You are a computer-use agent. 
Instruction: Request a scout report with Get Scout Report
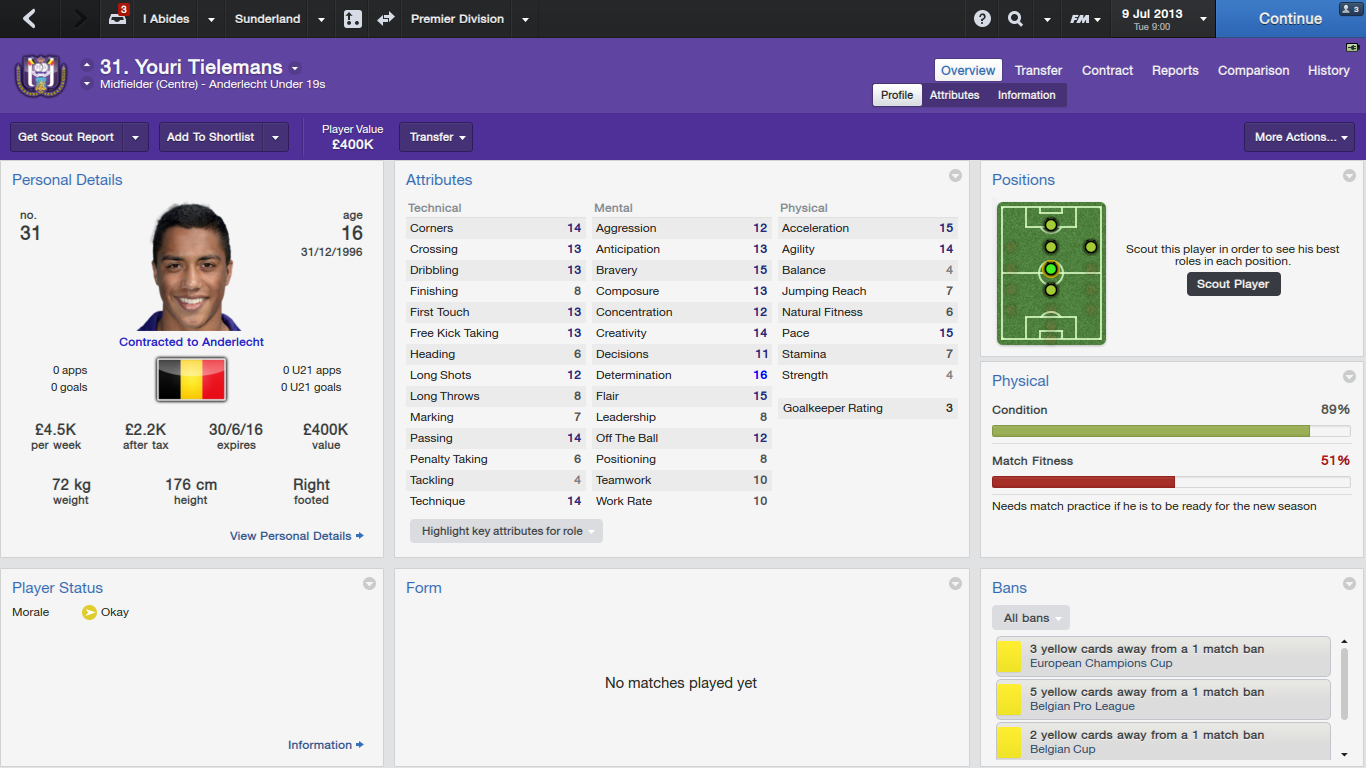click(66, 137)
